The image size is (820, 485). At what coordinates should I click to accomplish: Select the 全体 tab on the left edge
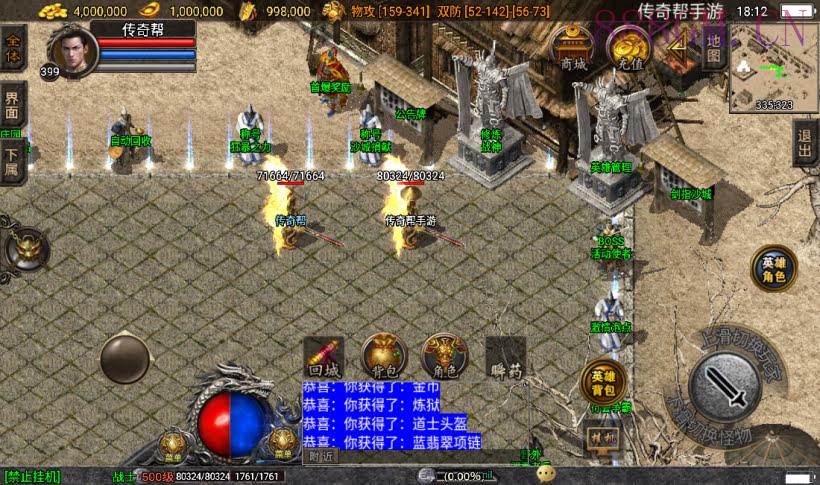[13, 49]
